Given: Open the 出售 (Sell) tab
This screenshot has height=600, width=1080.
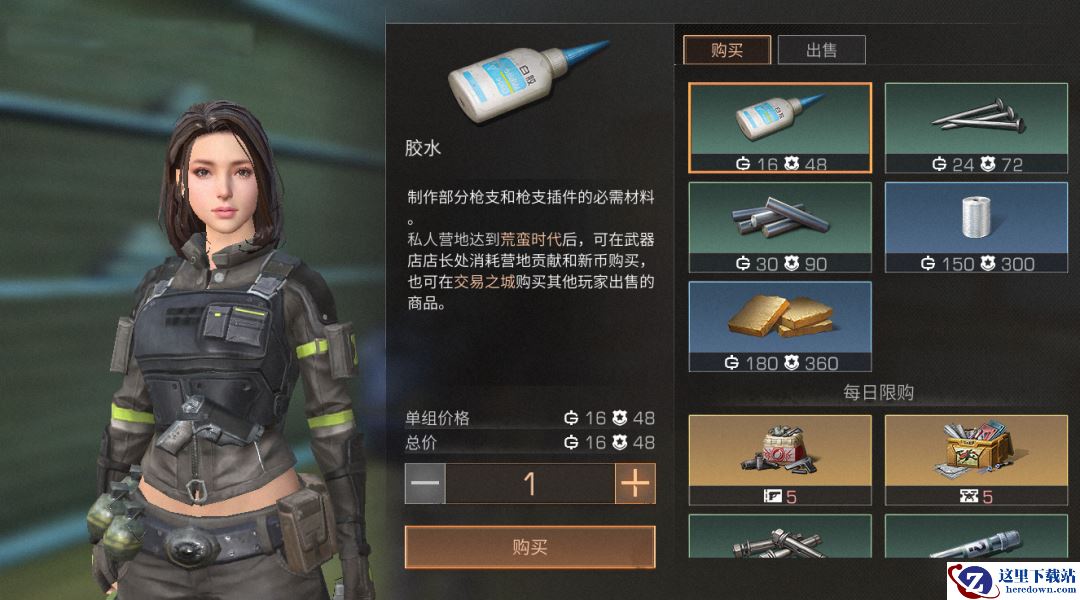Looking at the screenshot, I should coord(821,50).
